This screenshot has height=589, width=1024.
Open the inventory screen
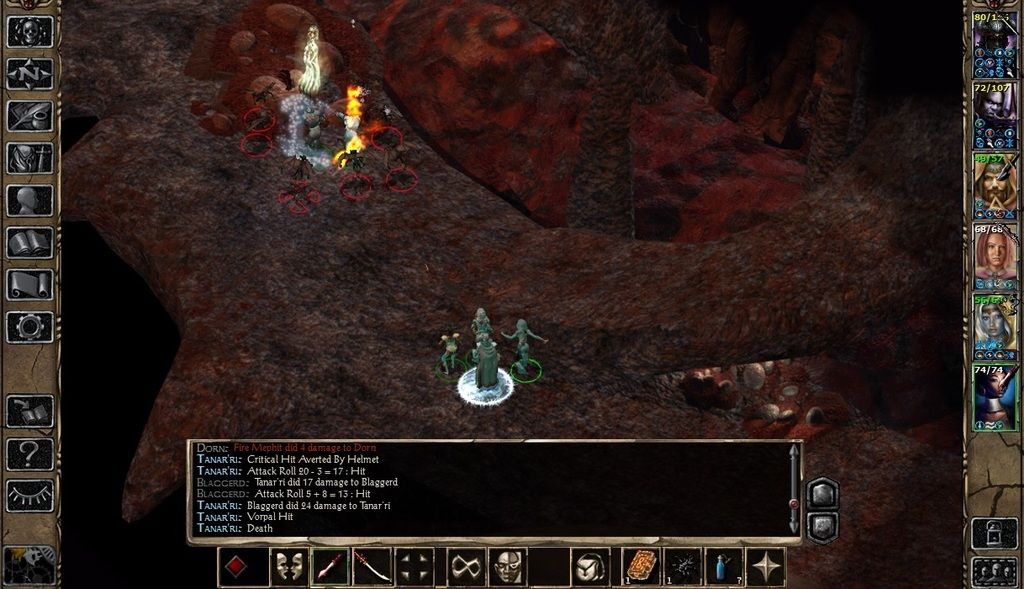tap(30, 158)
